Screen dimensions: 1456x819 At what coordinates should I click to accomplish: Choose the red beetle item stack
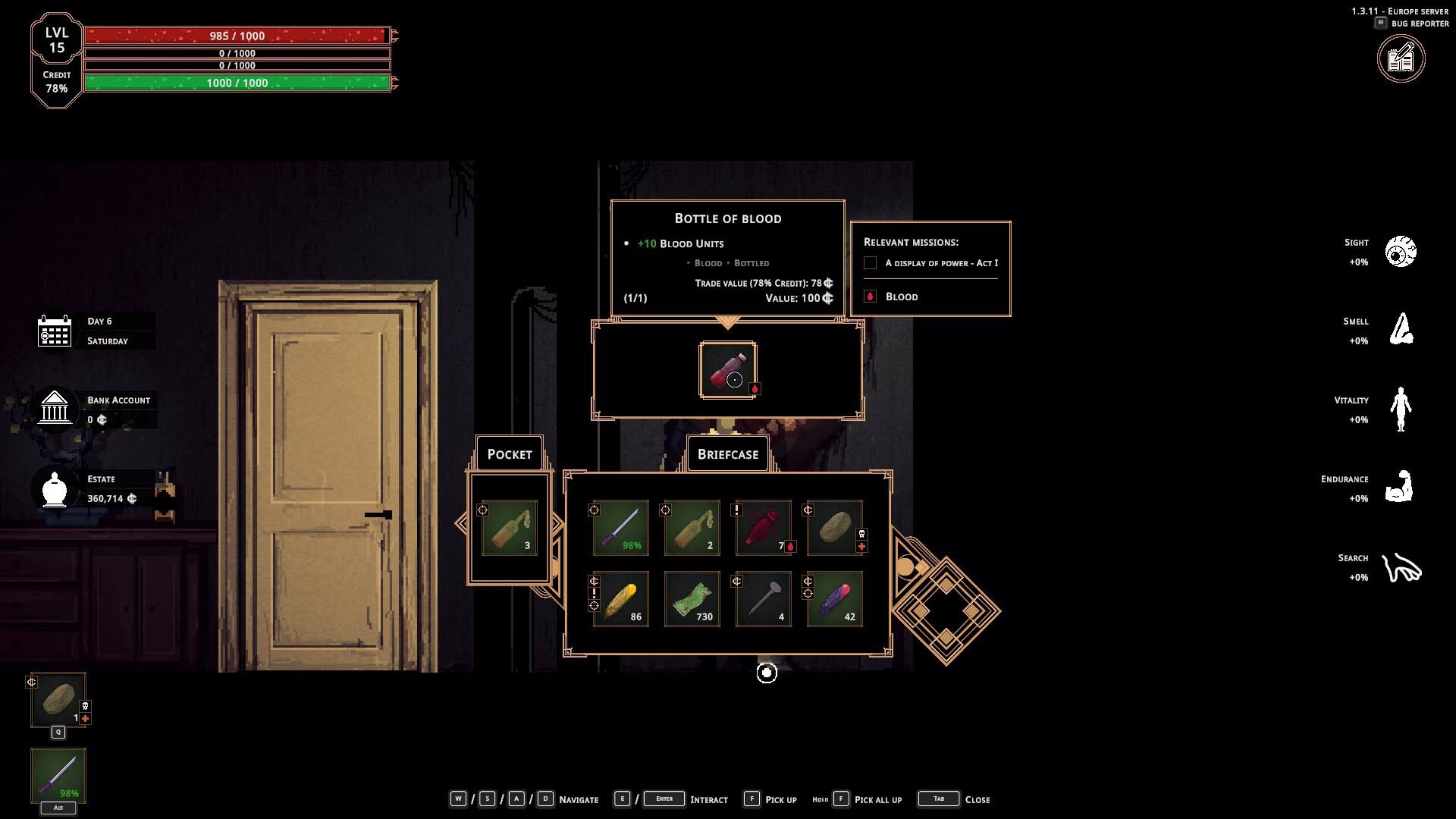coord(763,528)
